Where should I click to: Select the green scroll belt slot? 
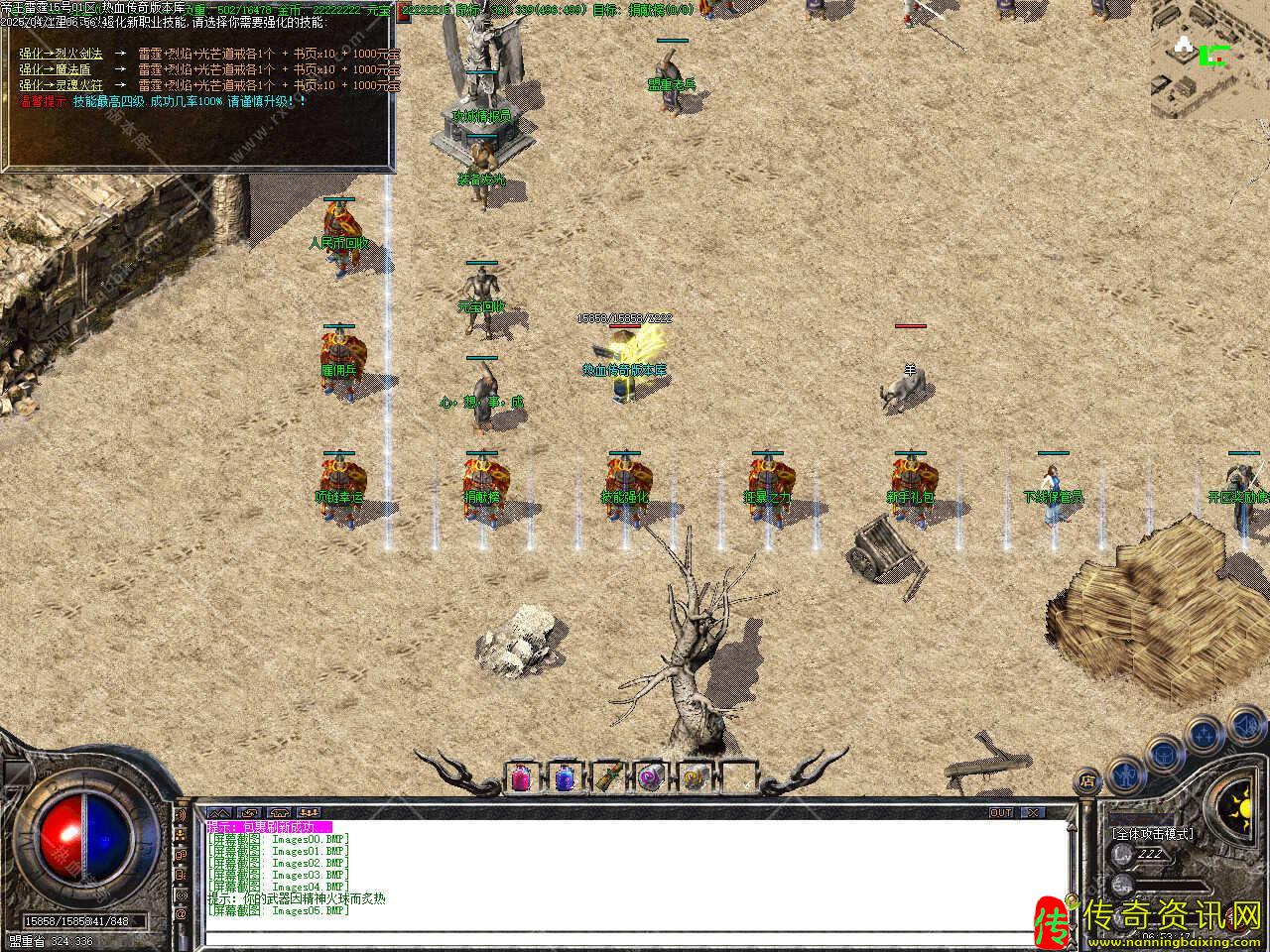tap(608, 778)
